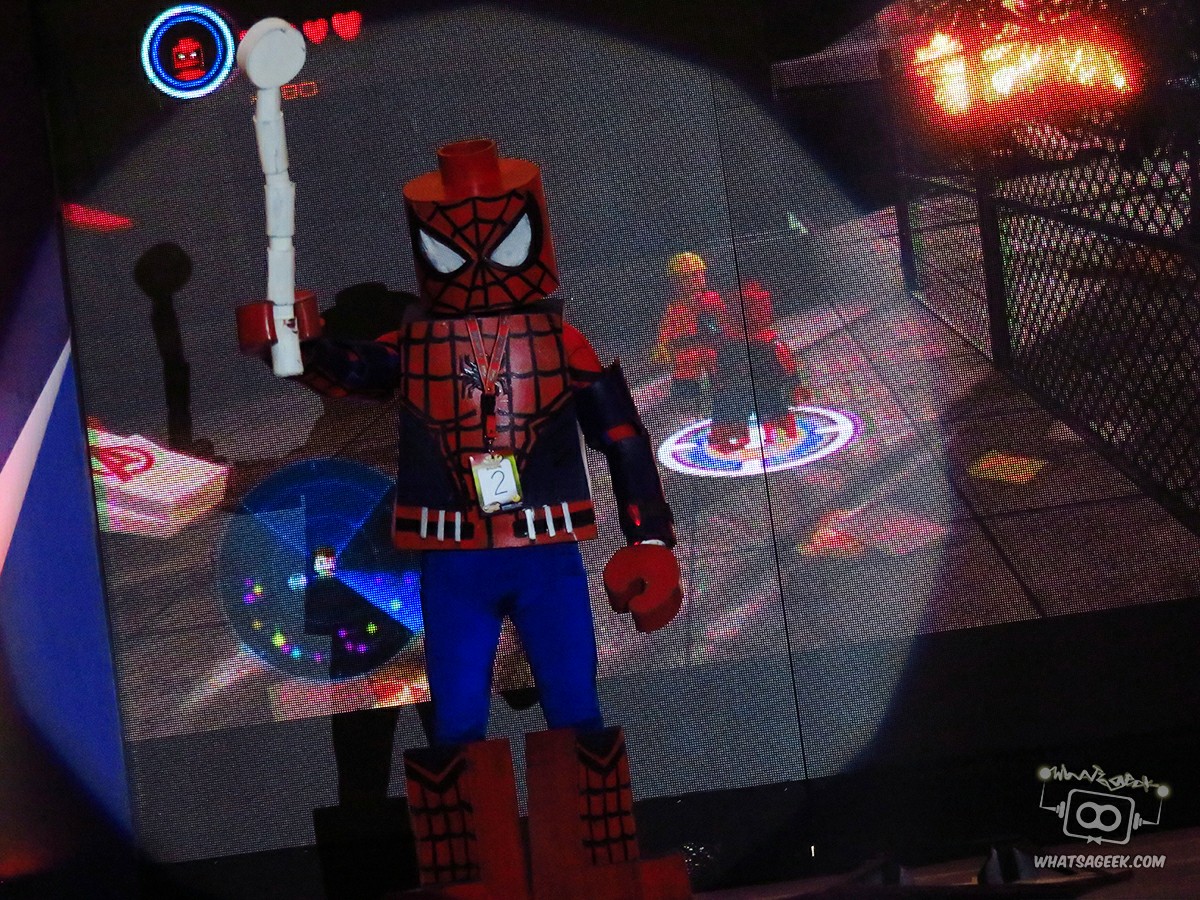
Task: Click the Spider-Man character portrait icon
Action: [188, 51]
